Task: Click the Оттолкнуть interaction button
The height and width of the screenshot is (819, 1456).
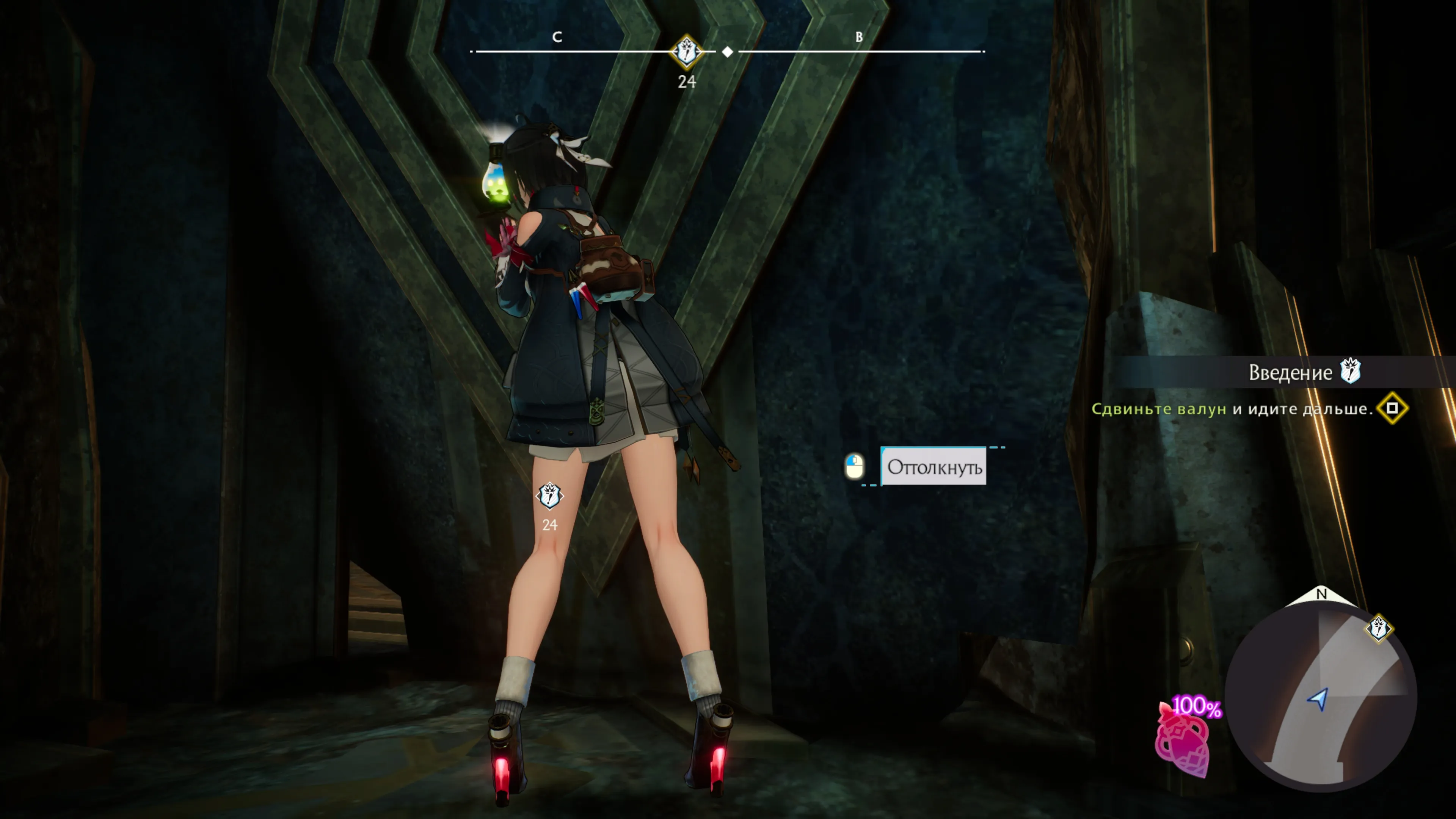Action: 934,467
